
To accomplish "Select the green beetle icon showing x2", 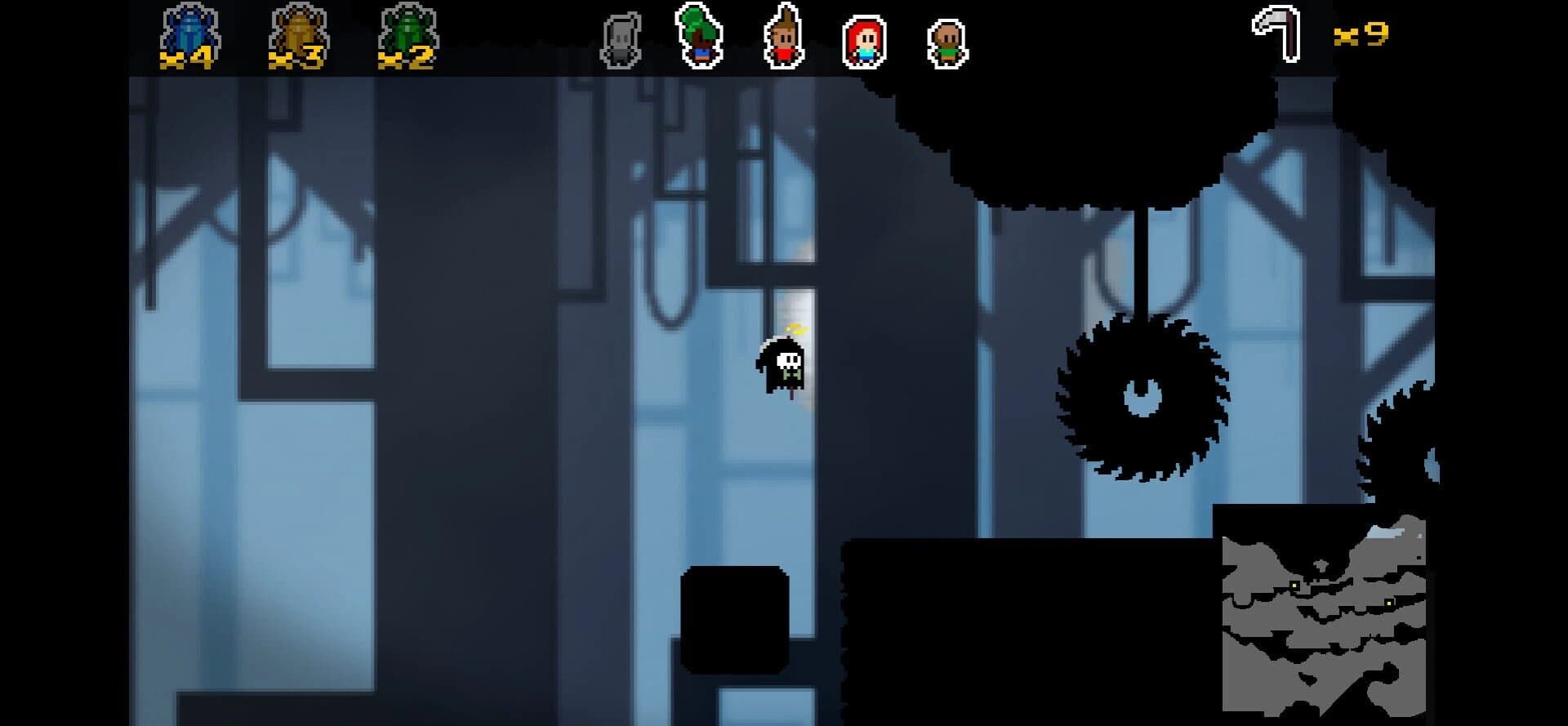I will (x=406, y=30).
